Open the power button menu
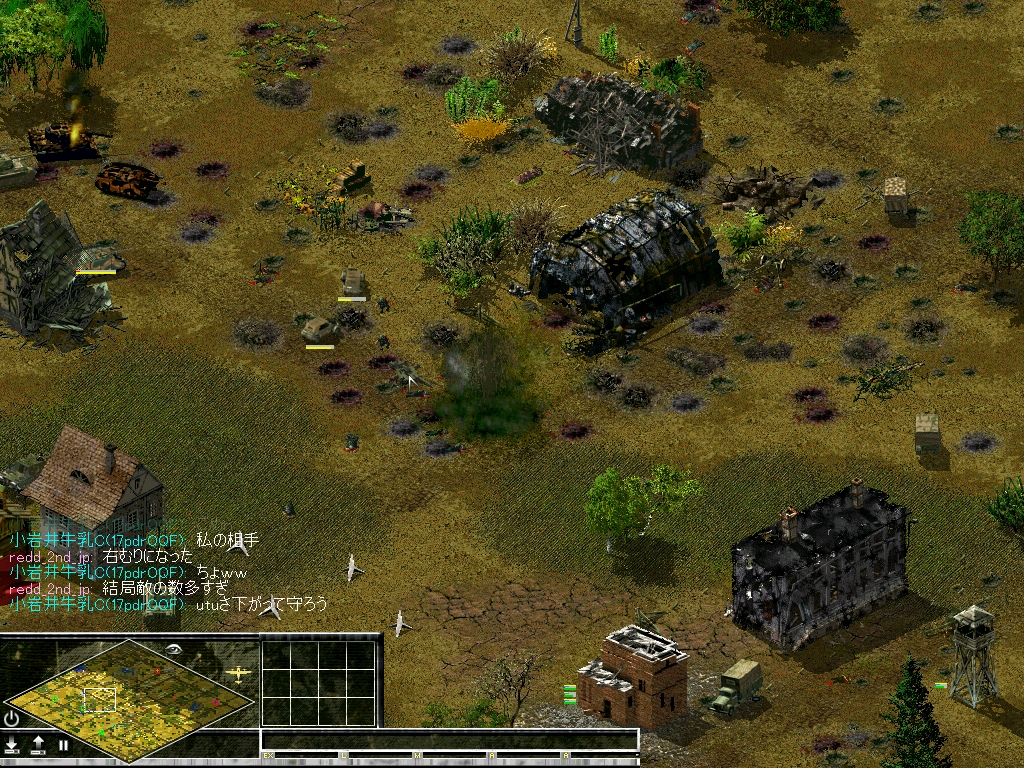The image size is (1024, 768). [11, 718]
